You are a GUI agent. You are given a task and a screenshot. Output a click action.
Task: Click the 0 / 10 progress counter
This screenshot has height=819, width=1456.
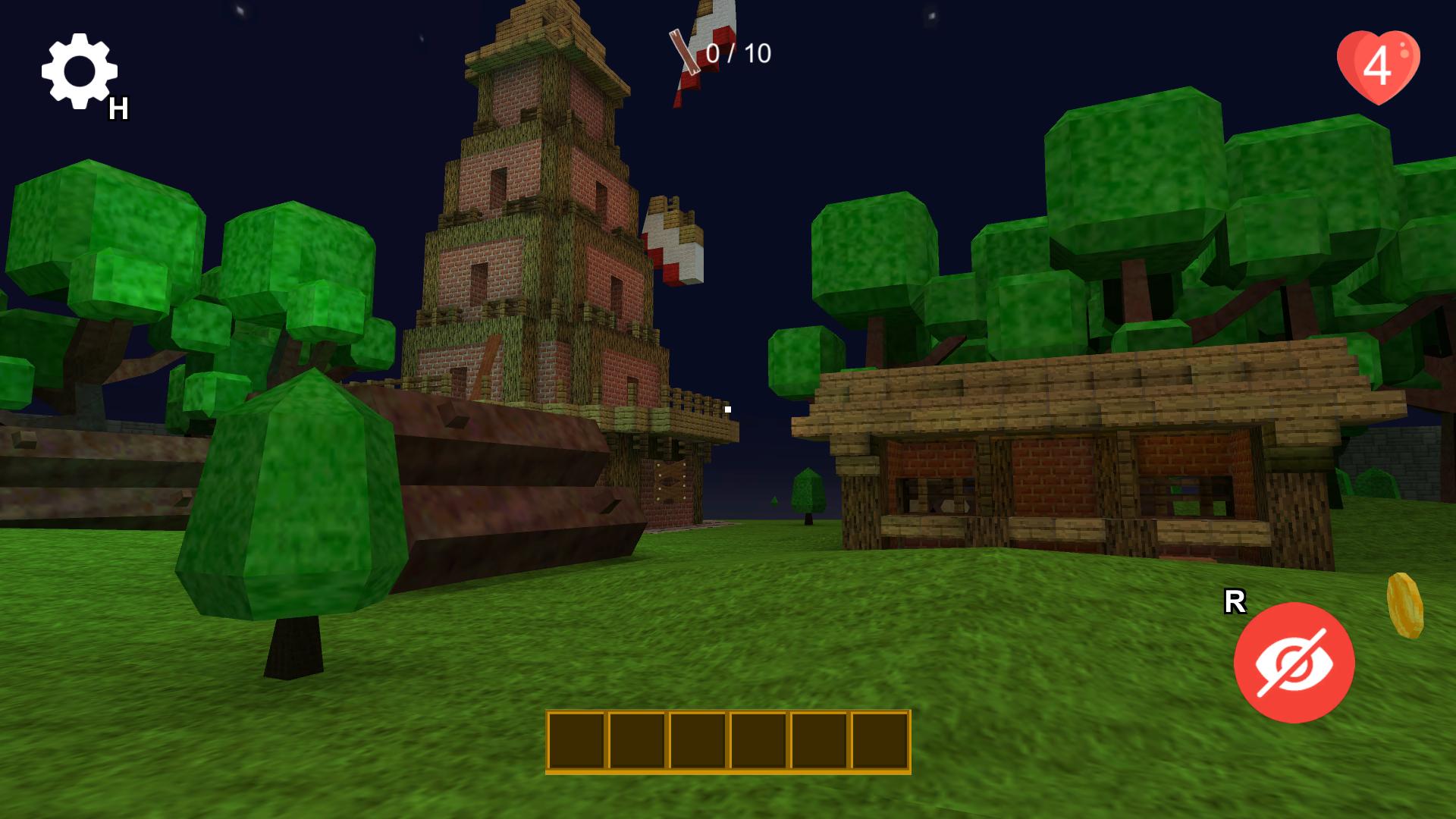[737, 53]
